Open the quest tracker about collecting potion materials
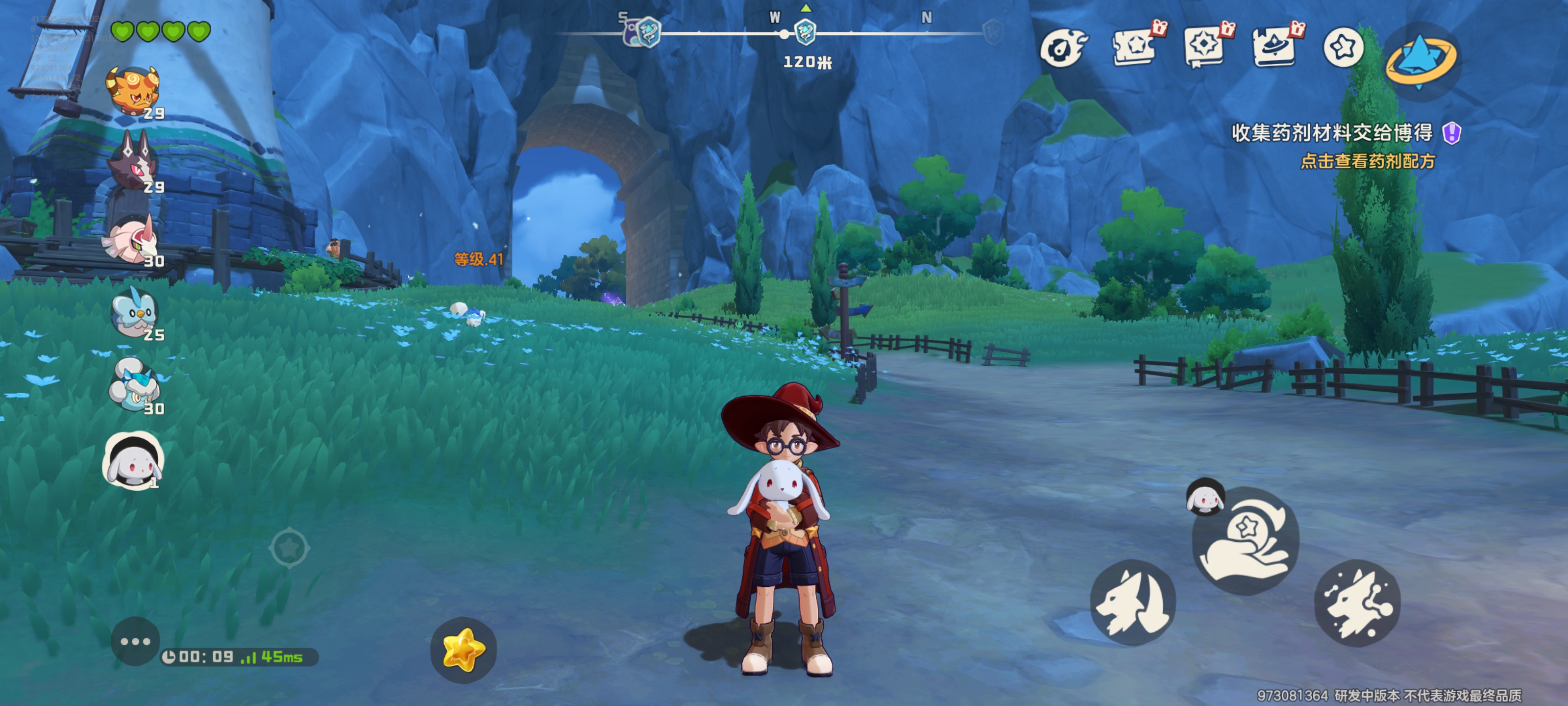The height and width of the screenshot is (706, 1568). click(1333, 133)
